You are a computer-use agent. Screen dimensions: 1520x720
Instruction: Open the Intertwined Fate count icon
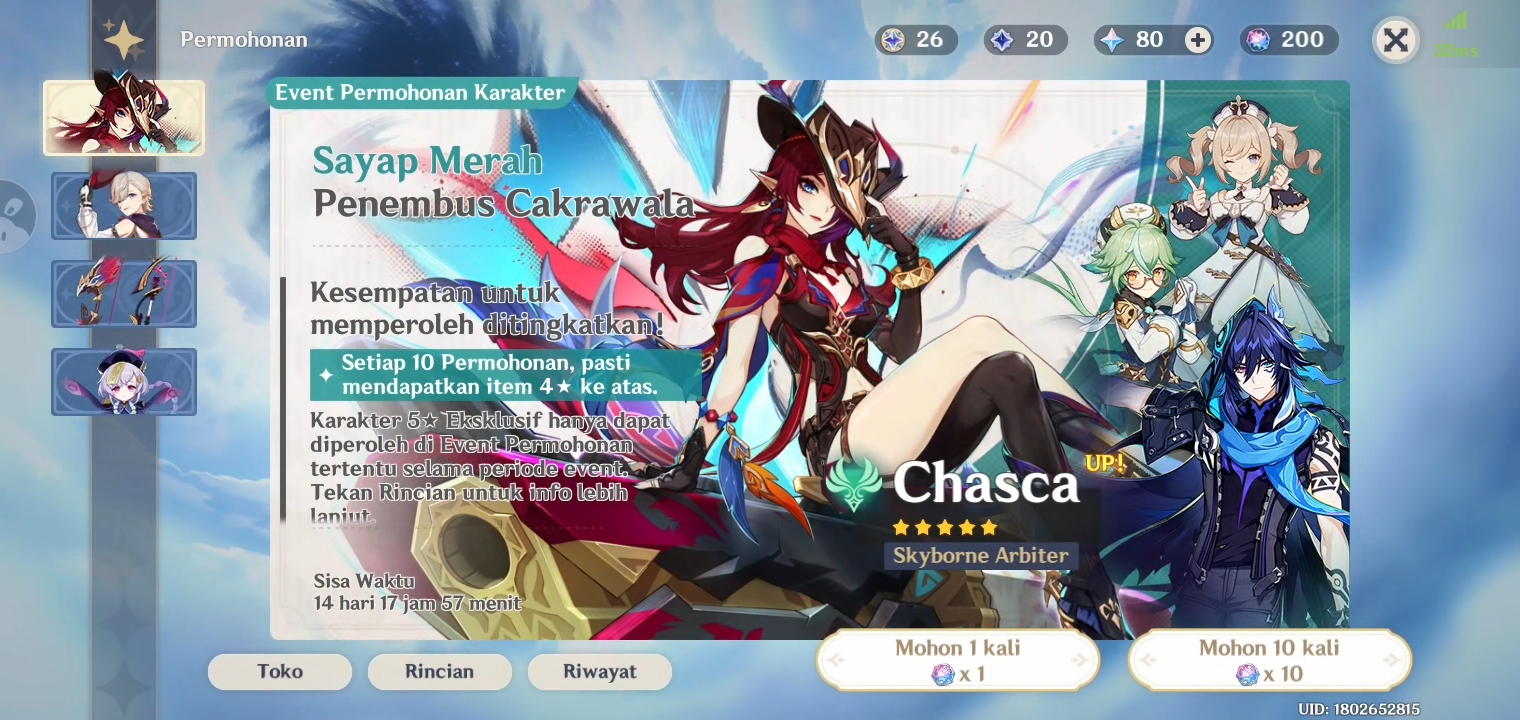pos(1113,40)
